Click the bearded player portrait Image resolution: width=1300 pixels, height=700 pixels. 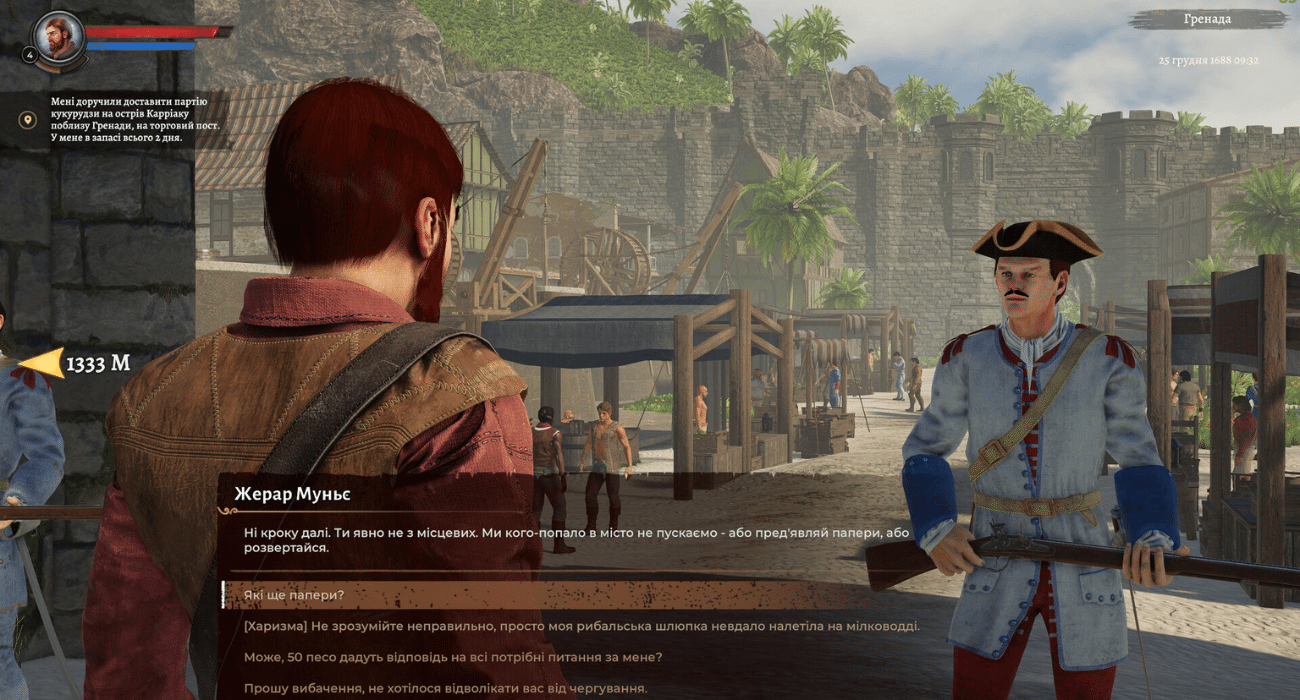coord(60,38)
